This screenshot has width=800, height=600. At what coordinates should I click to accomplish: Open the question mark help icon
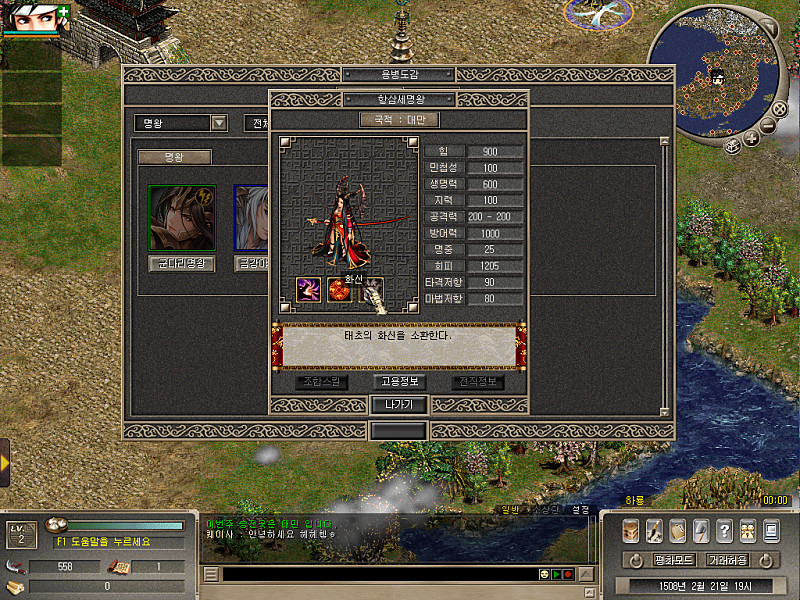click(x=724, y=531)
